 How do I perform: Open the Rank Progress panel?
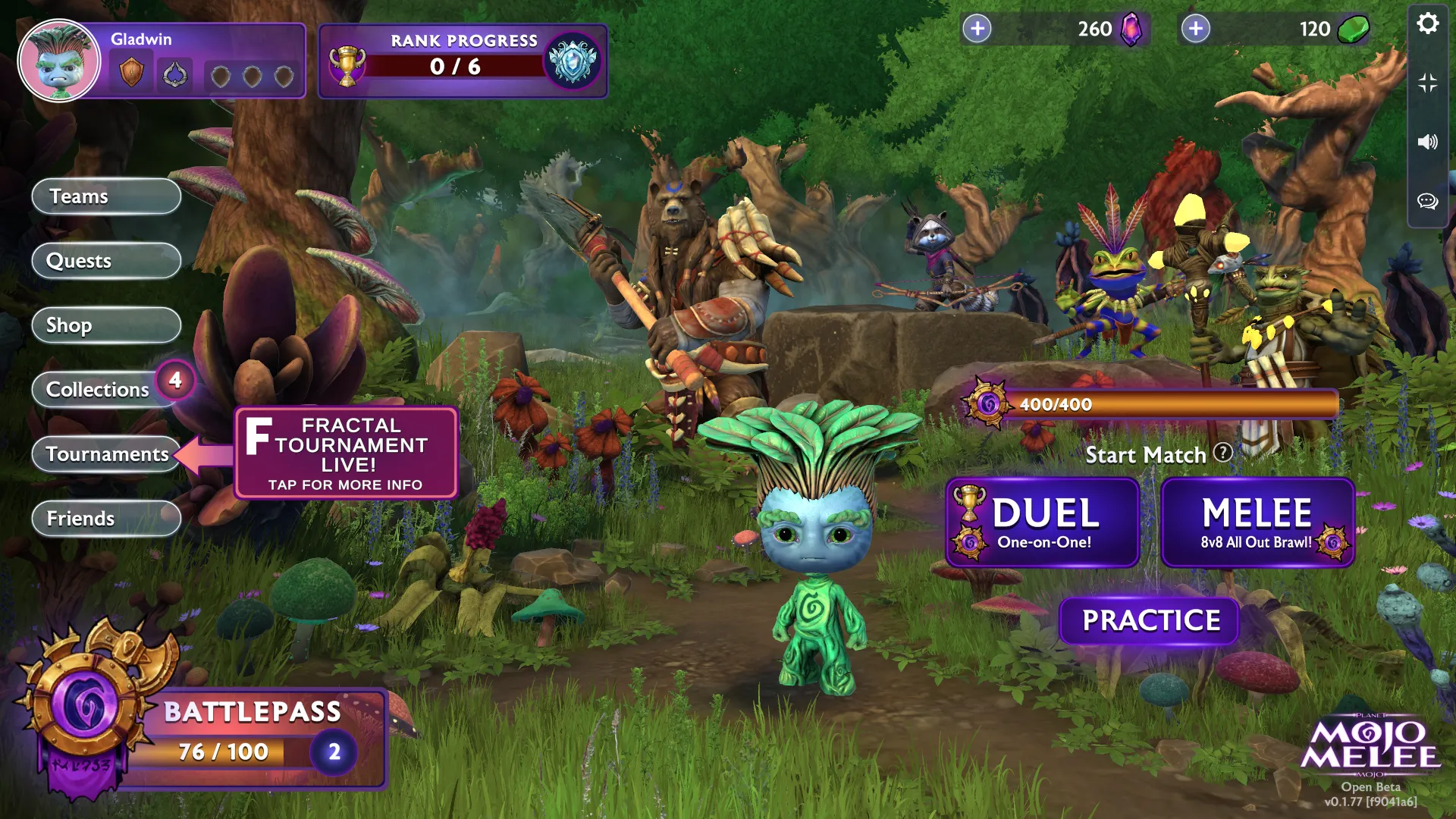tap(463, 61)
